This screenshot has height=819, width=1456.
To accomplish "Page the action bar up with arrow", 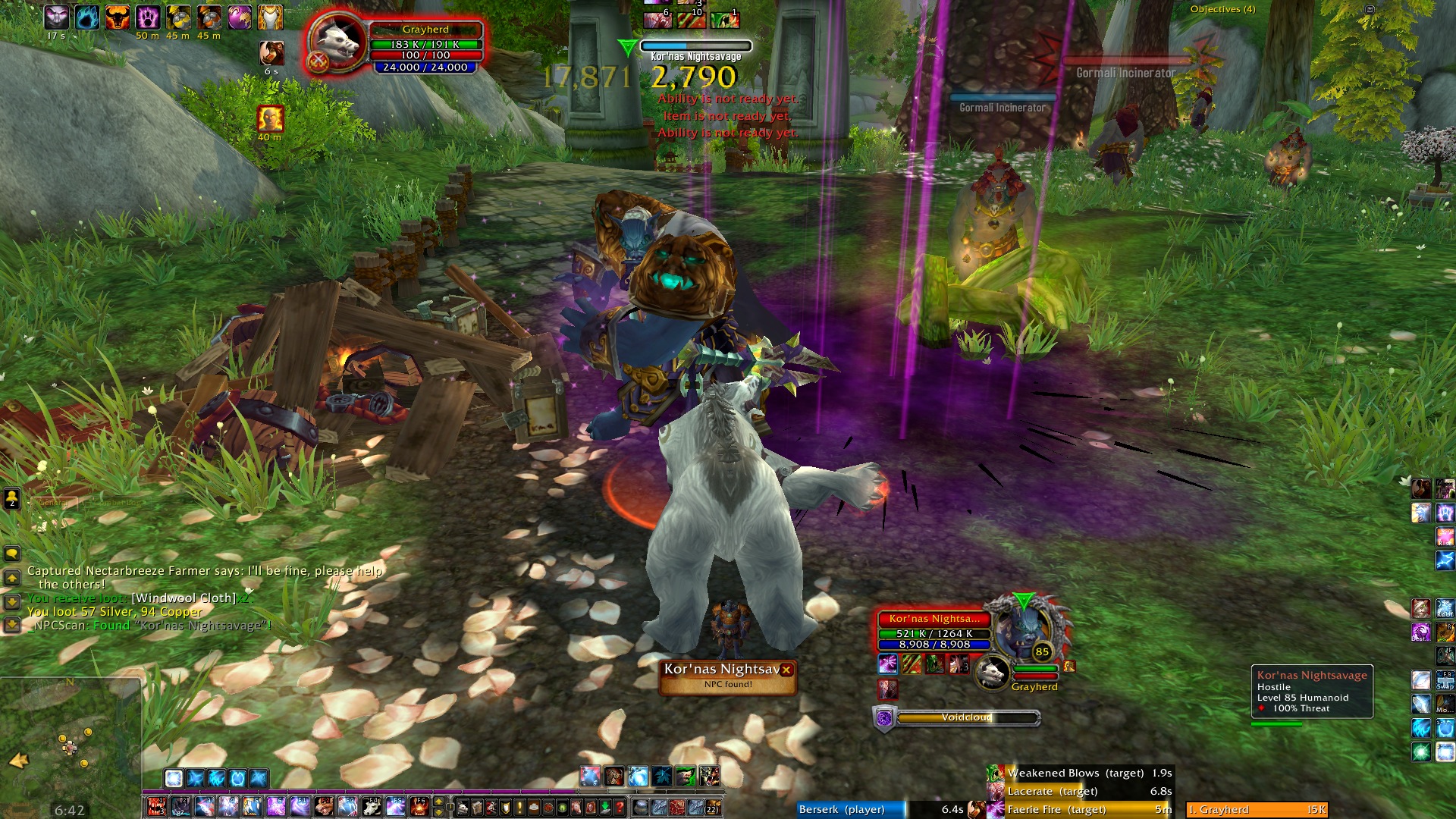I will [438, 802].
